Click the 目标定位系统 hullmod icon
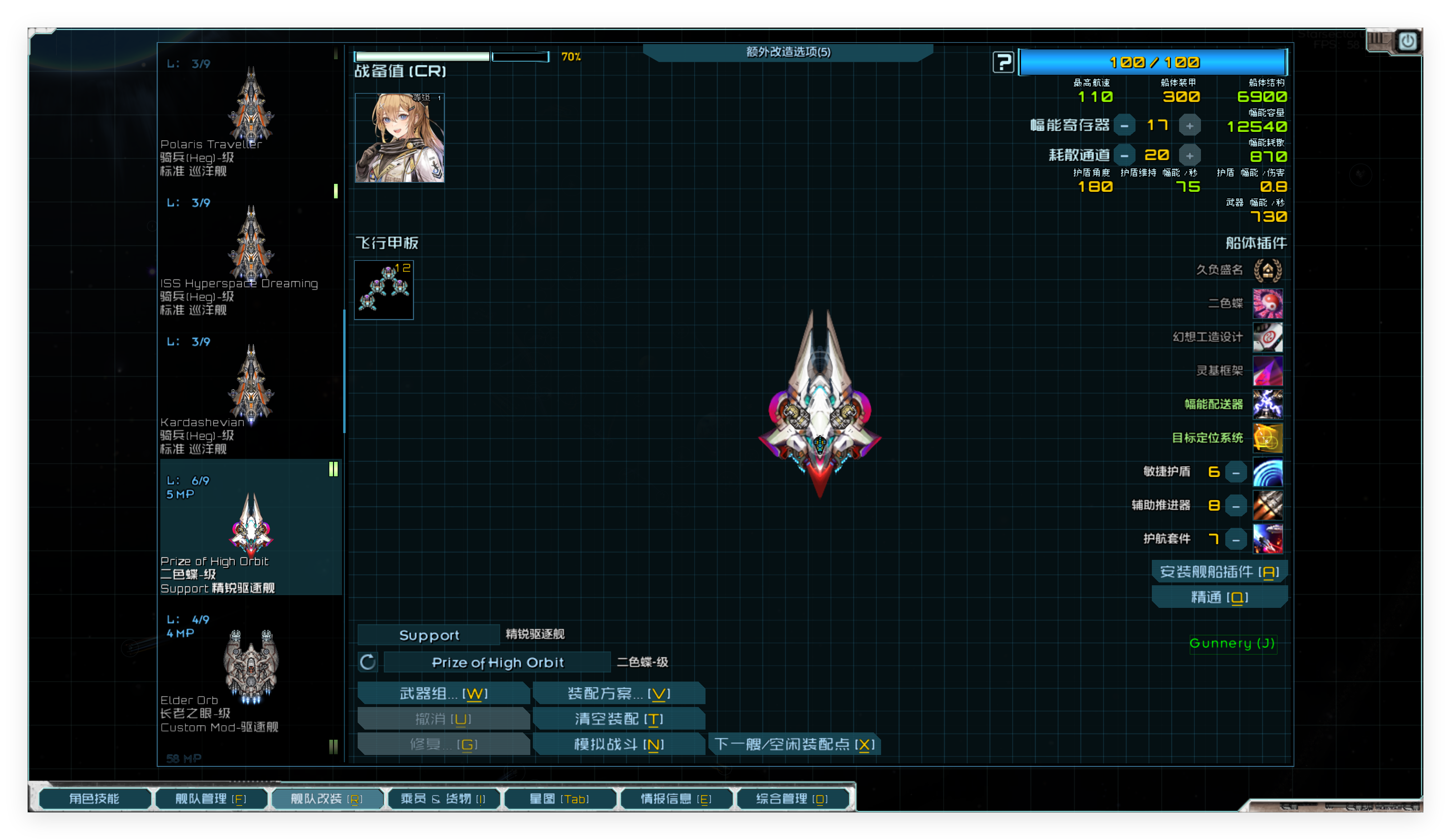 point(1268,437)
